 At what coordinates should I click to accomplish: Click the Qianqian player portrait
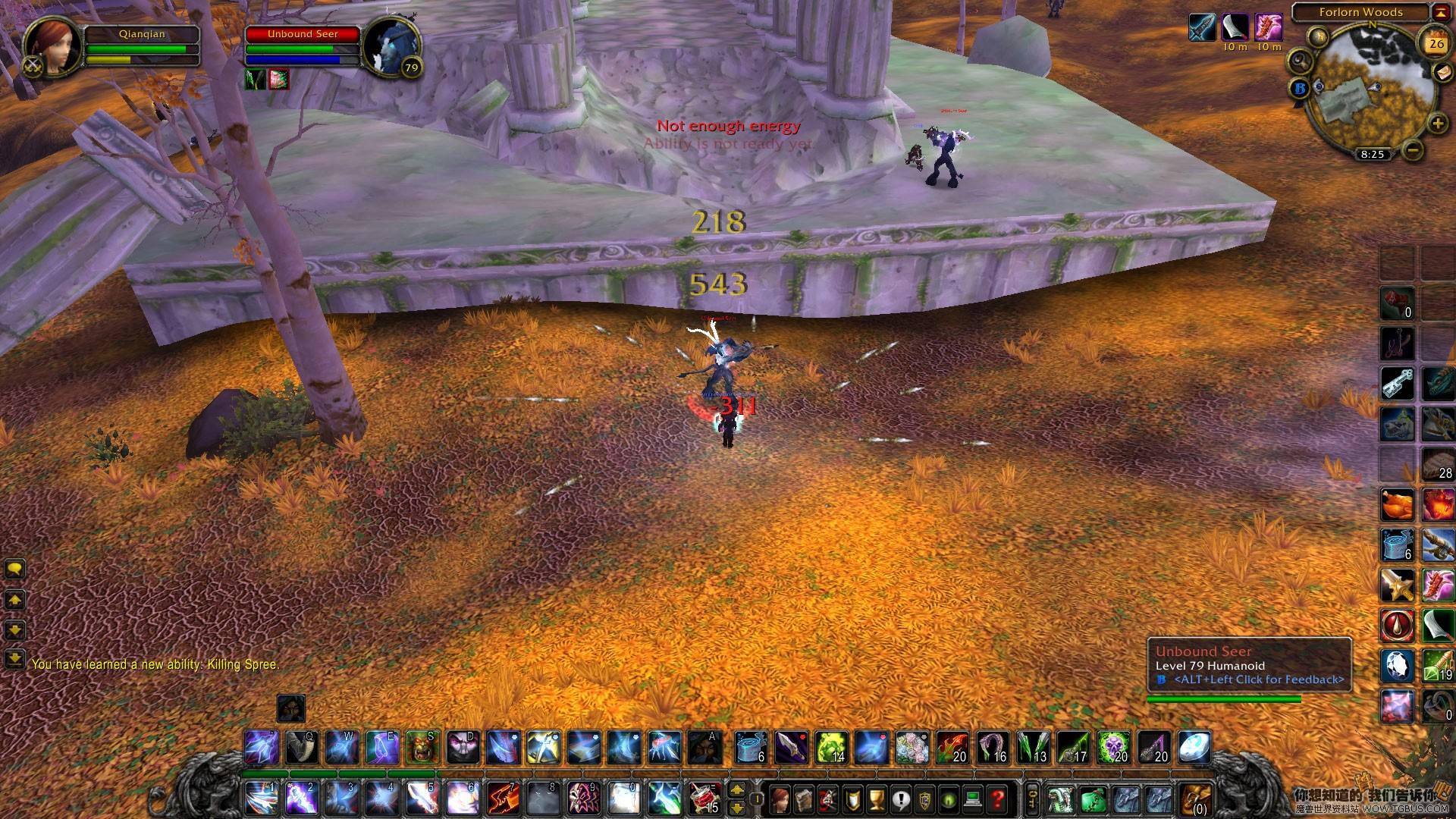[x=53, y=47]
